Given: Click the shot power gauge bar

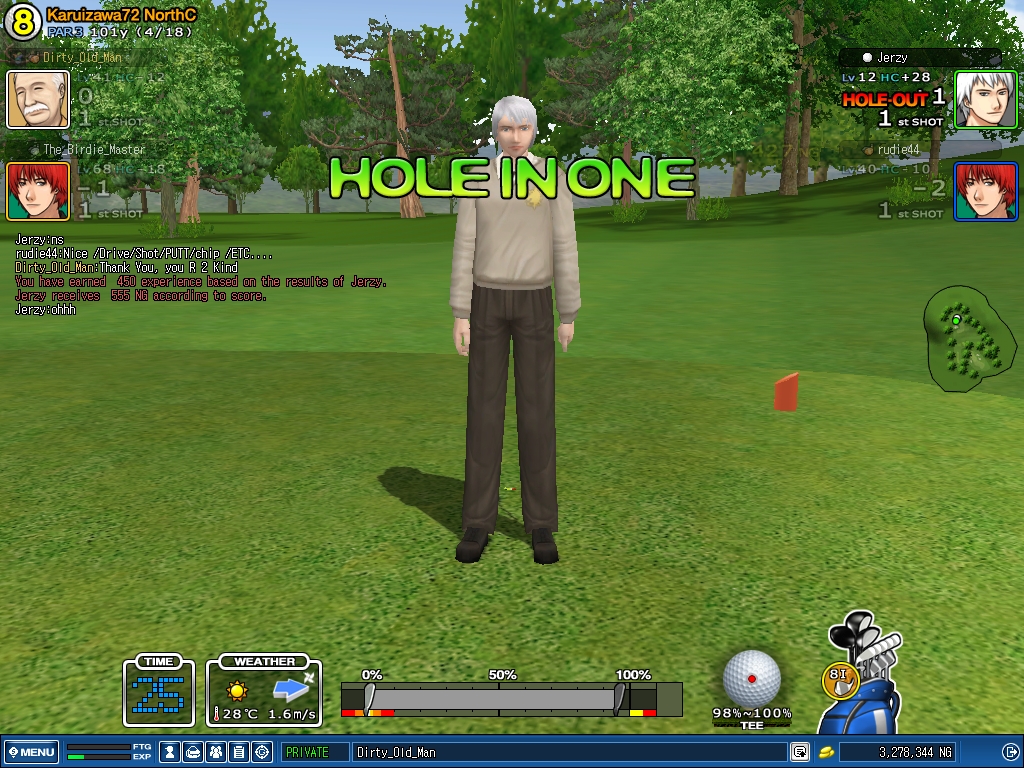Looking at the screenshot, I should coord(500,698).
